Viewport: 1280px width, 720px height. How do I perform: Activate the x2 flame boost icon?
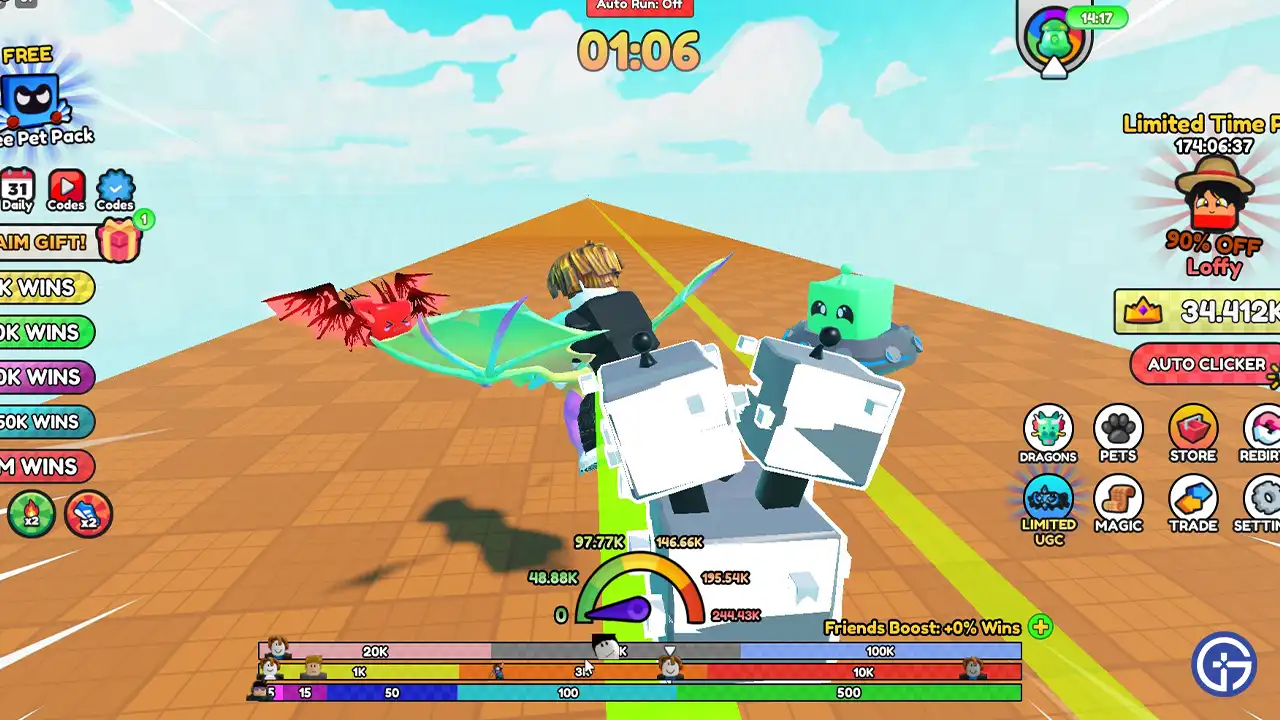(x=32, y=514)
